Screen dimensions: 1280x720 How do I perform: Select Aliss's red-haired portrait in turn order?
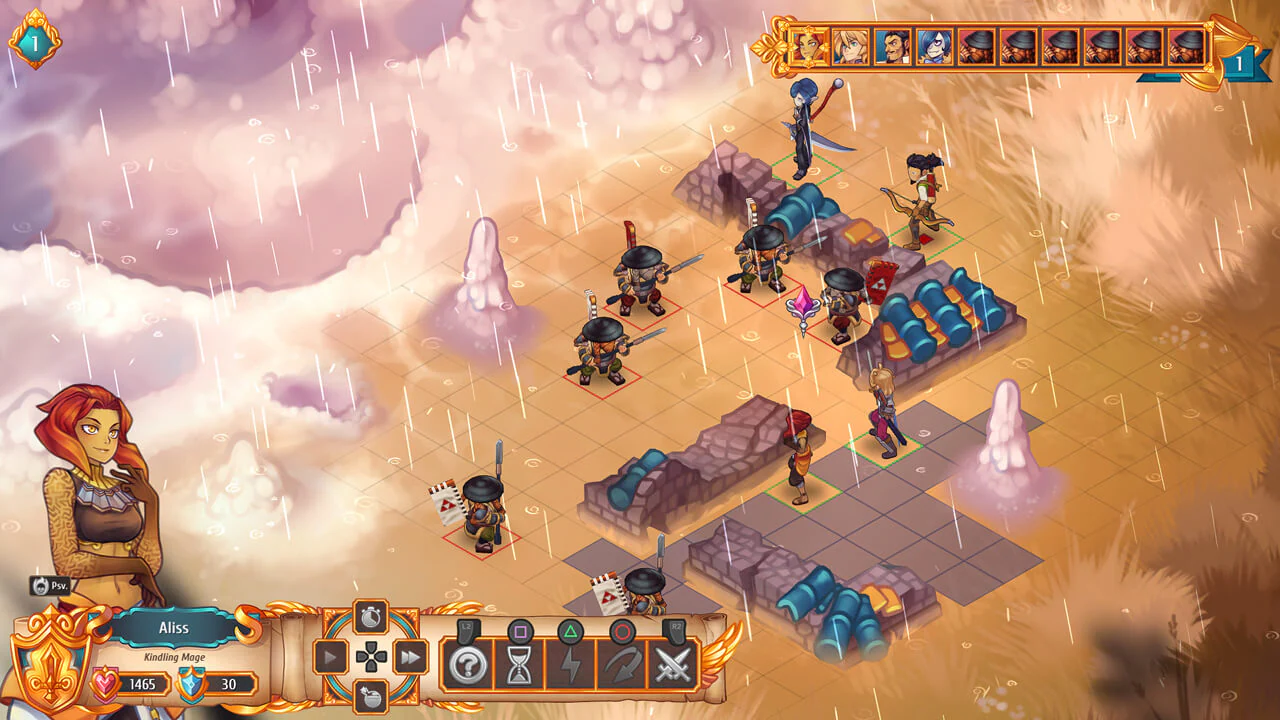pos(808,47)
